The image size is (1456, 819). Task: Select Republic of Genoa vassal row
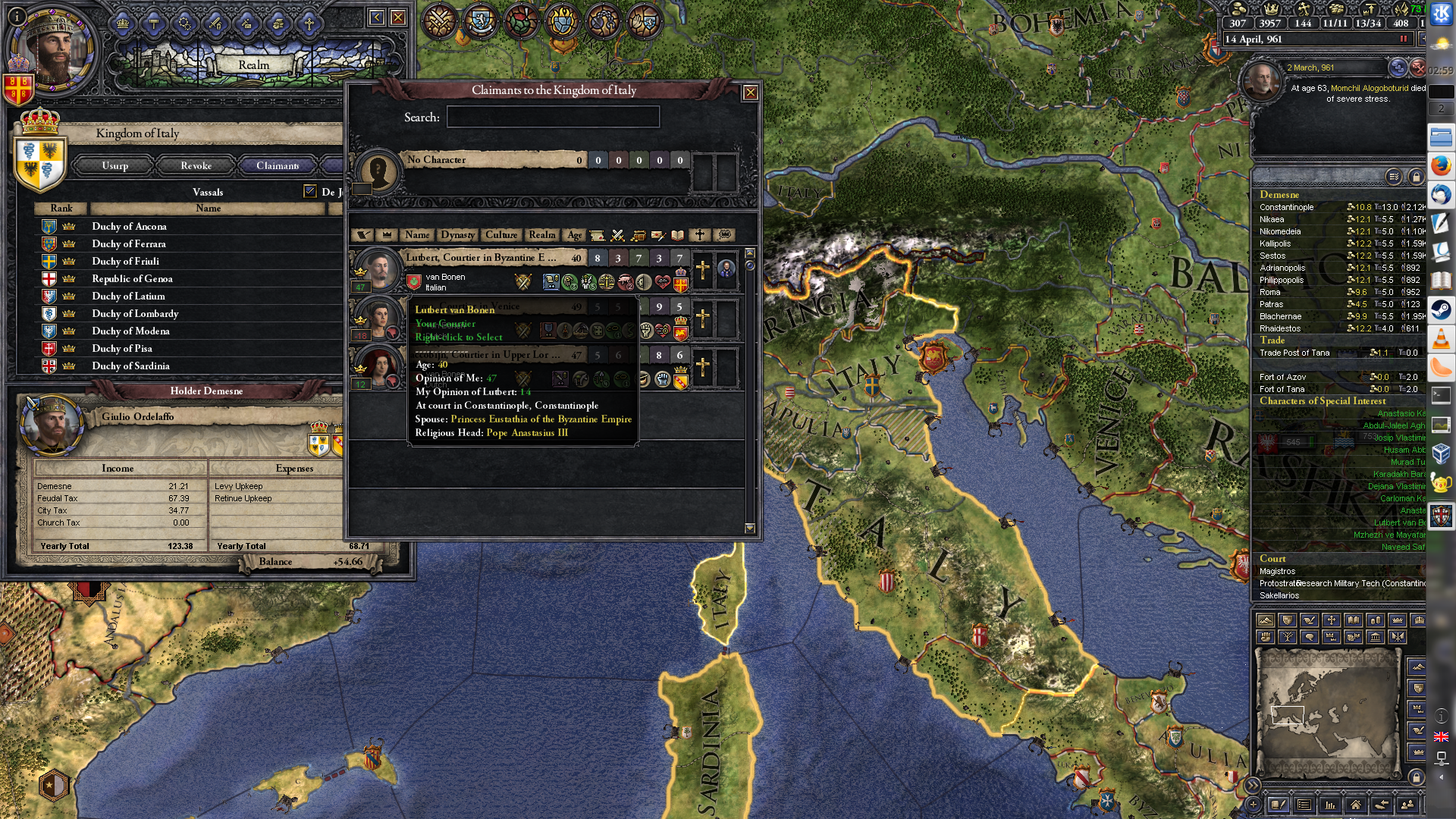point(132,278)
